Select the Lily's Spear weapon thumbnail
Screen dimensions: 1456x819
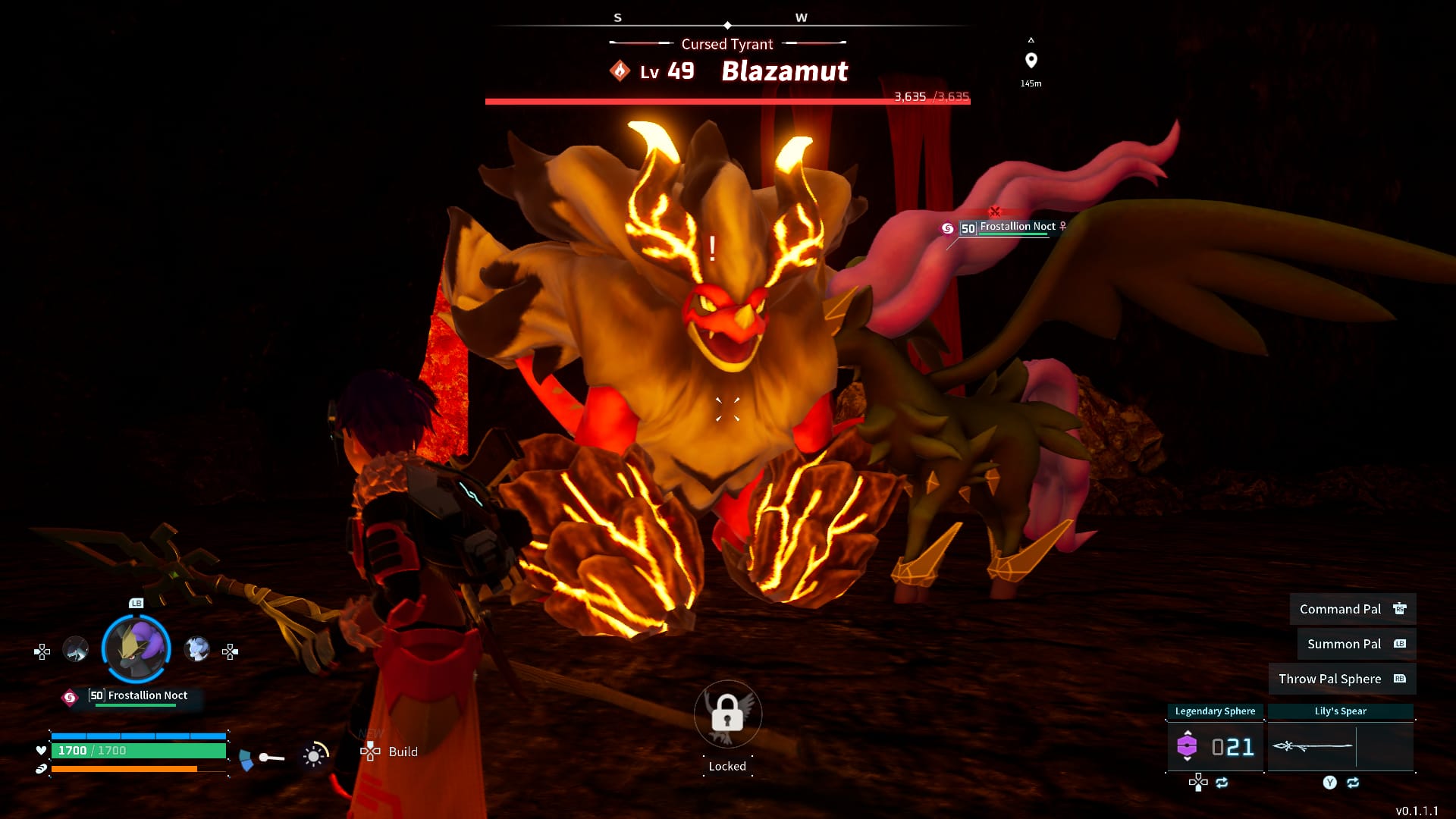point(1313,746)
